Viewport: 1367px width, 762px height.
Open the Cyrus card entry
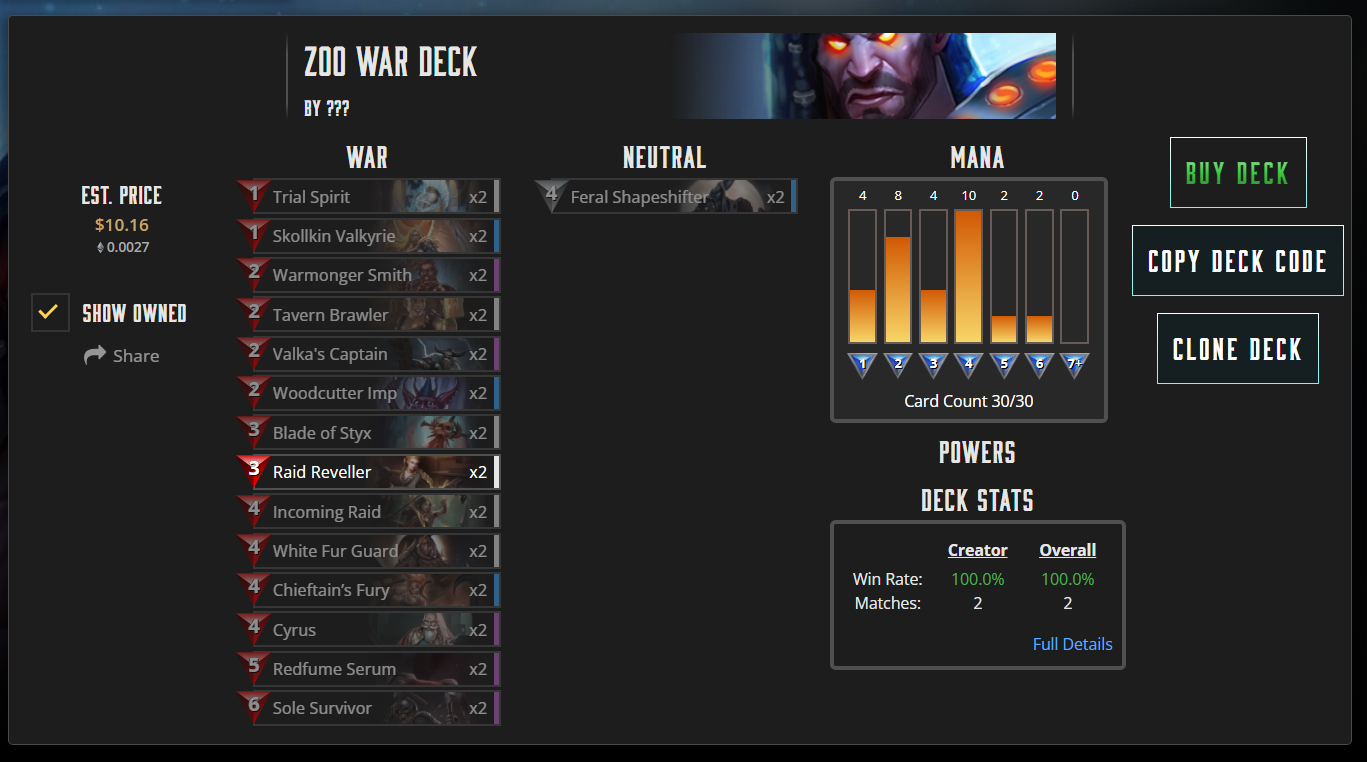coord(370,630)
